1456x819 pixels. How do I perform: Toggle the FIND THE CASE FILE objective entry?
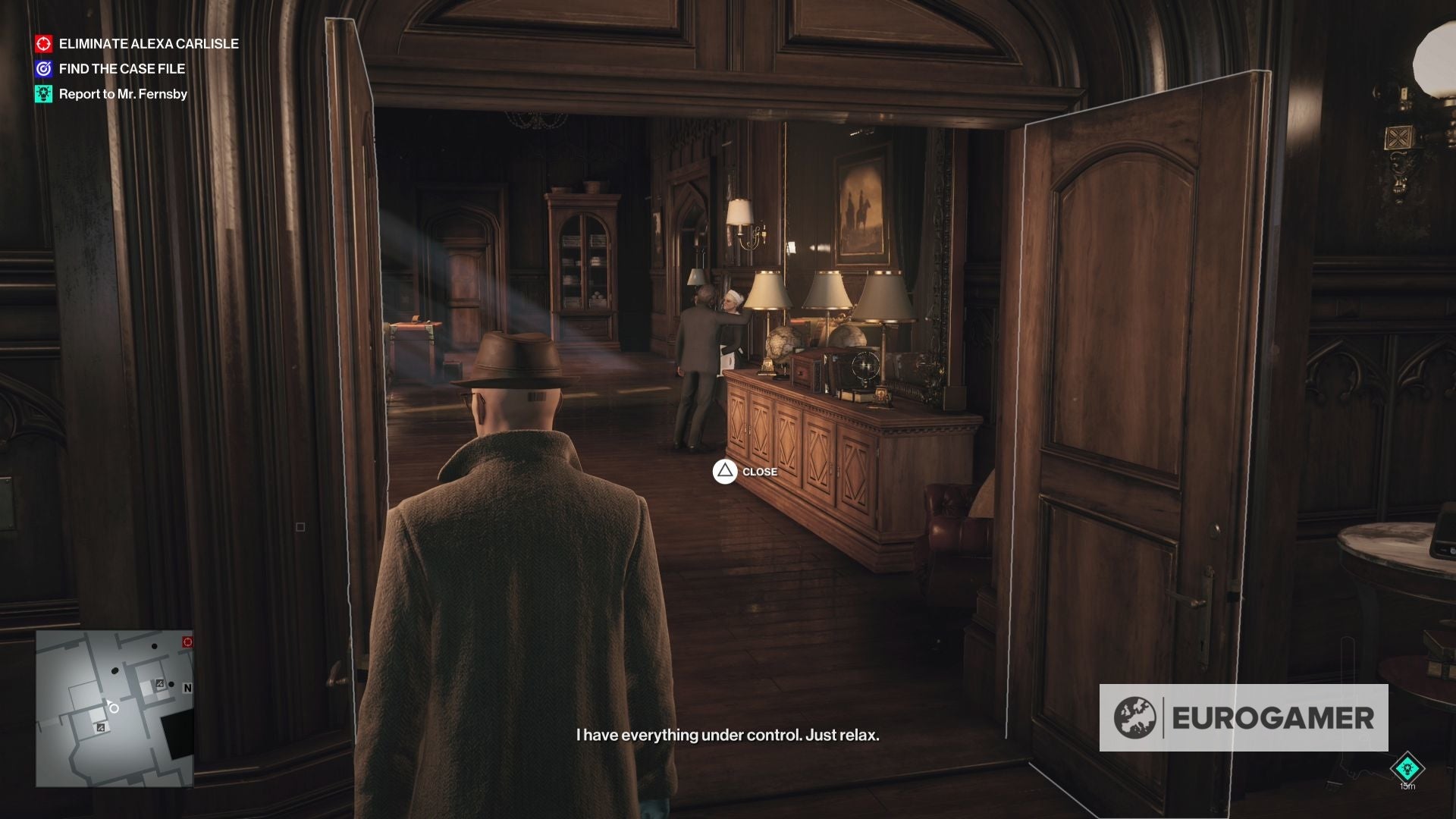coord(121,68)
